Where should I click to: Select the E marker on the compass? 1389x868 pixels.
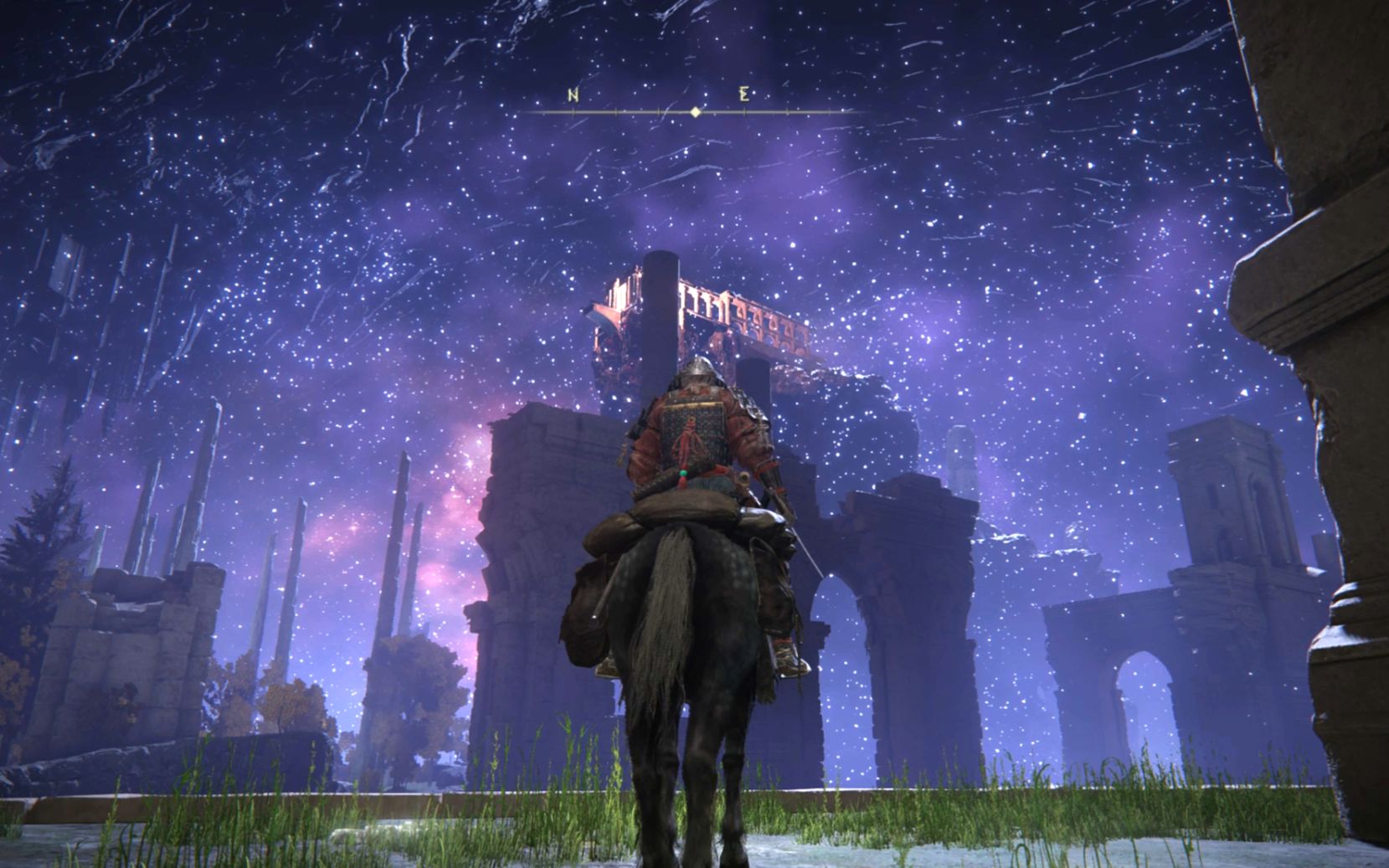pyautogui.click(x=744, y=95)
